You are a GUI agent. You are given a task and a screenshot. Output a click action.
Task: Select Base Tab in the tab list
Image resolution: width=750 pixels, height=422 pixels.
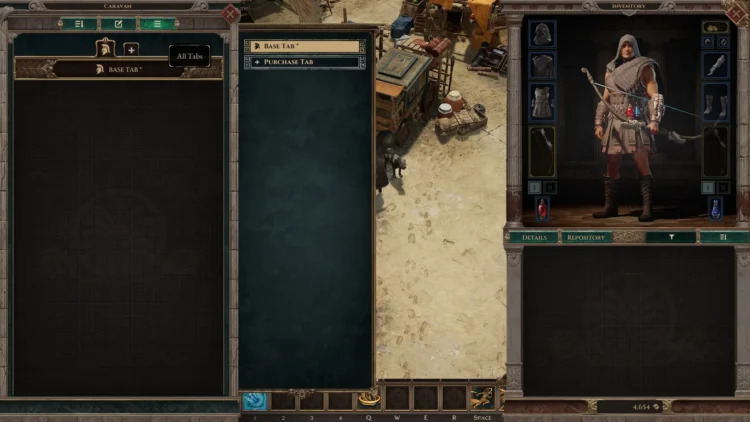coord(305,46)
